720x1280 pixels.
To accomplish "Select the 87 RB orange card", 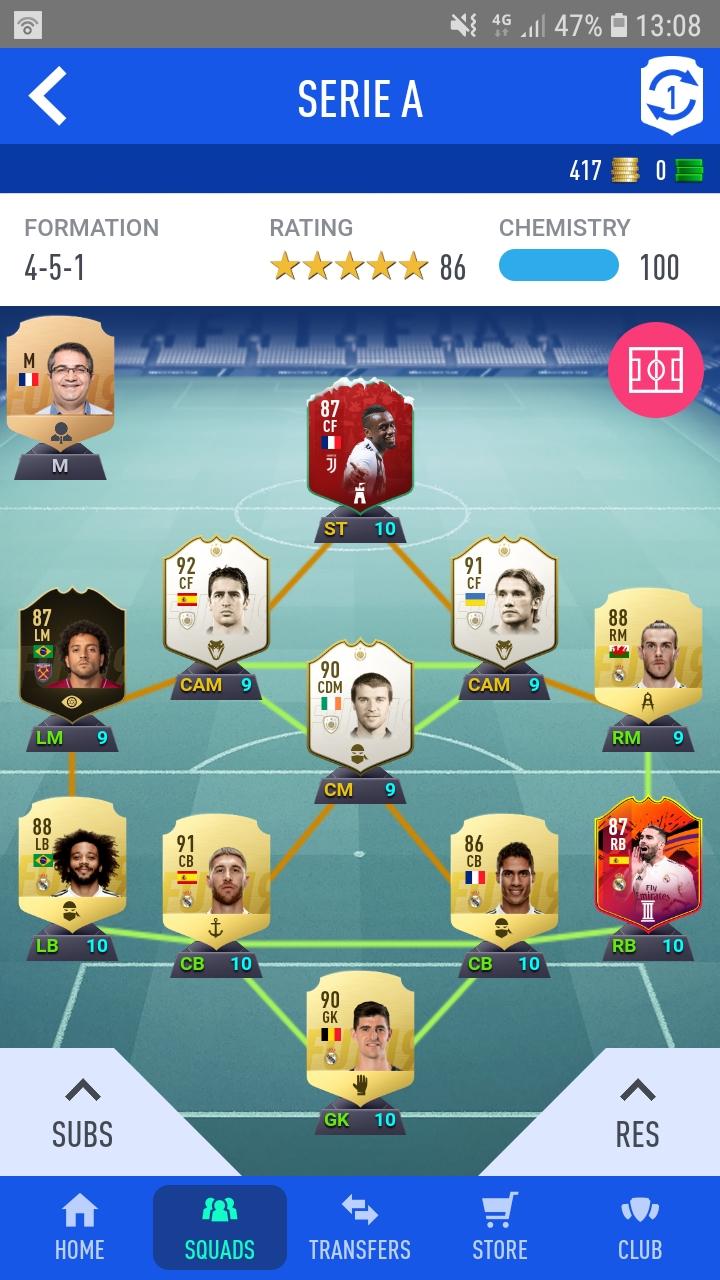I will [x=648, y=863].
